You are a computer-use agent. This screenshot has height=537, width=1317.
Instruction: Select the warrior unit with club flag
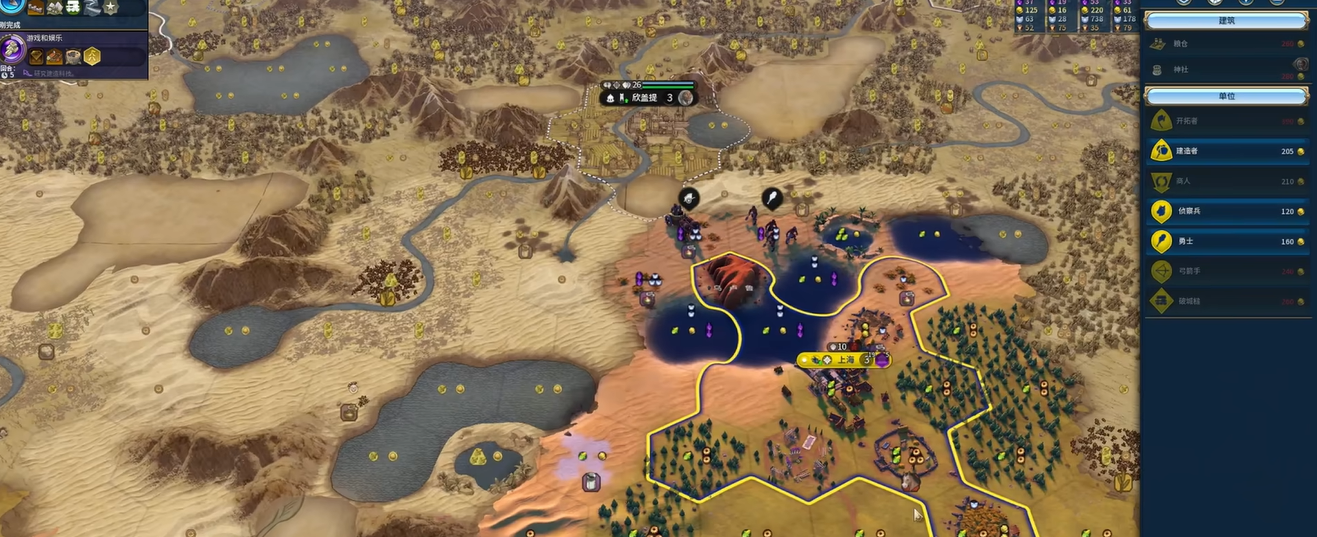pyautogui.click(x=772, y=198)
